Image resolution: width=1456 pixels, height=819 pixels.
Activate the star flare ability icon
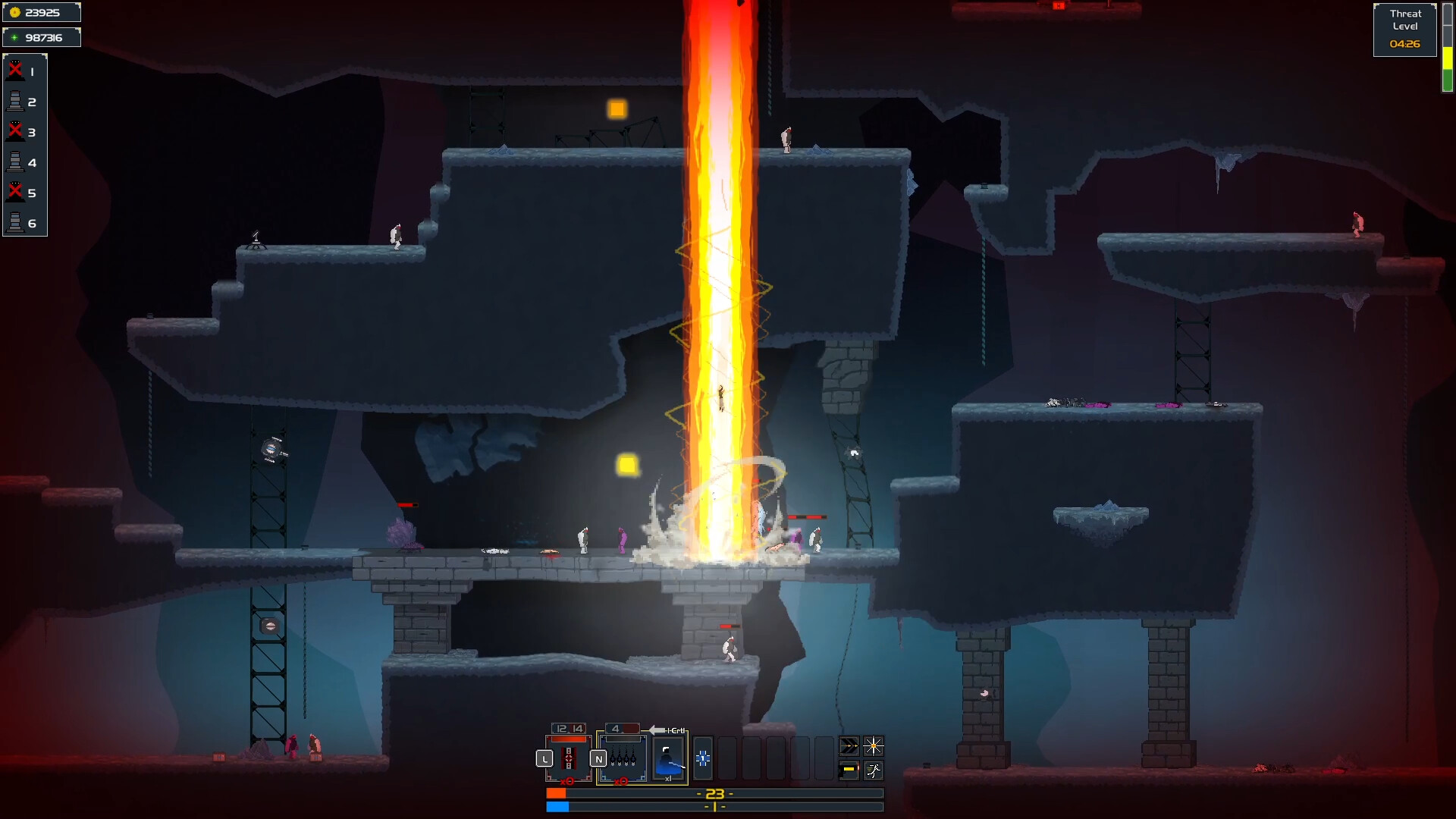[874, 746]
